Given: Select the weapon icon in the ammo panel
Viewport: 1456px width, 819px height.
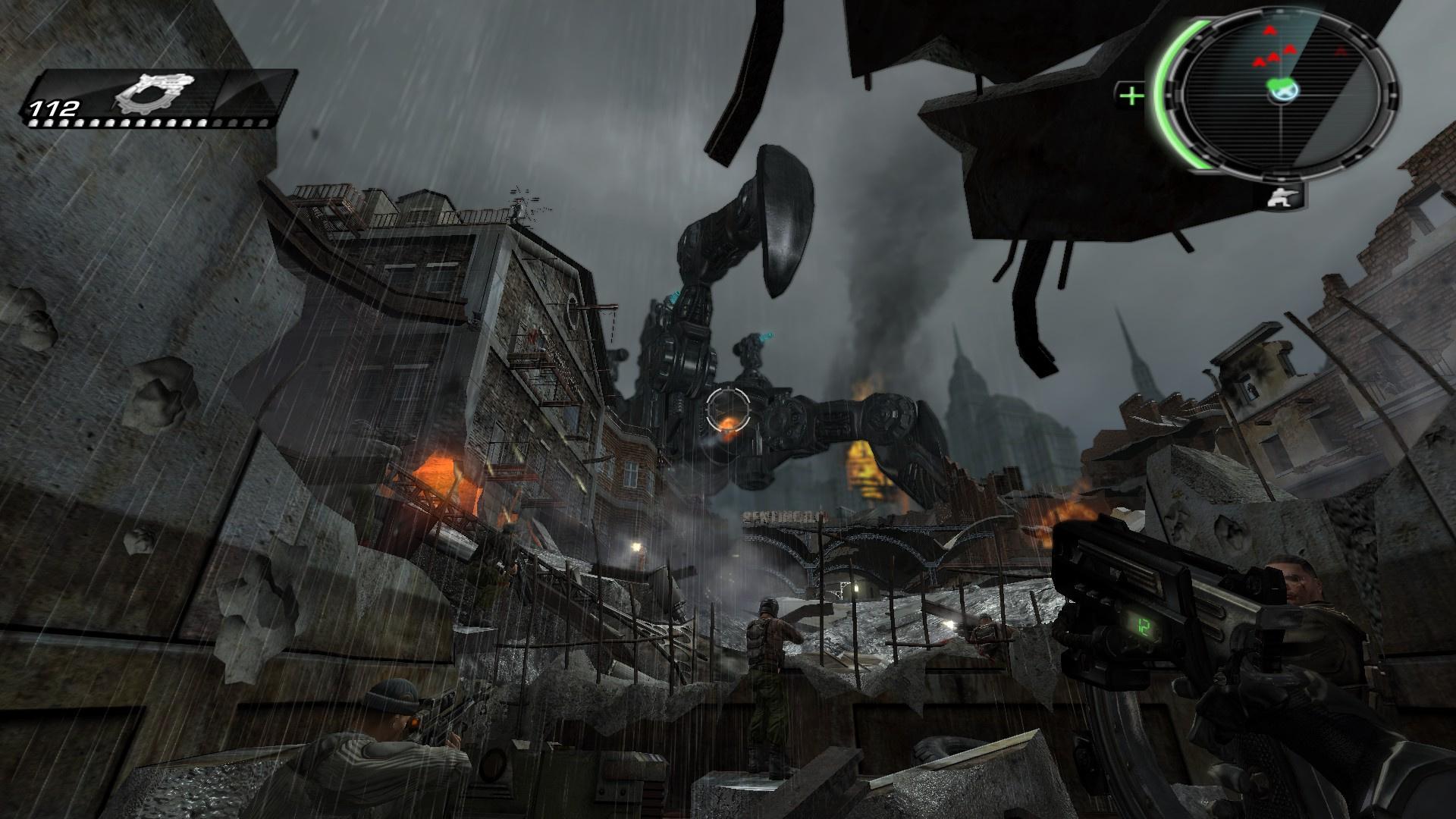Looking at the screenshot, I should (x=157, y=94).
